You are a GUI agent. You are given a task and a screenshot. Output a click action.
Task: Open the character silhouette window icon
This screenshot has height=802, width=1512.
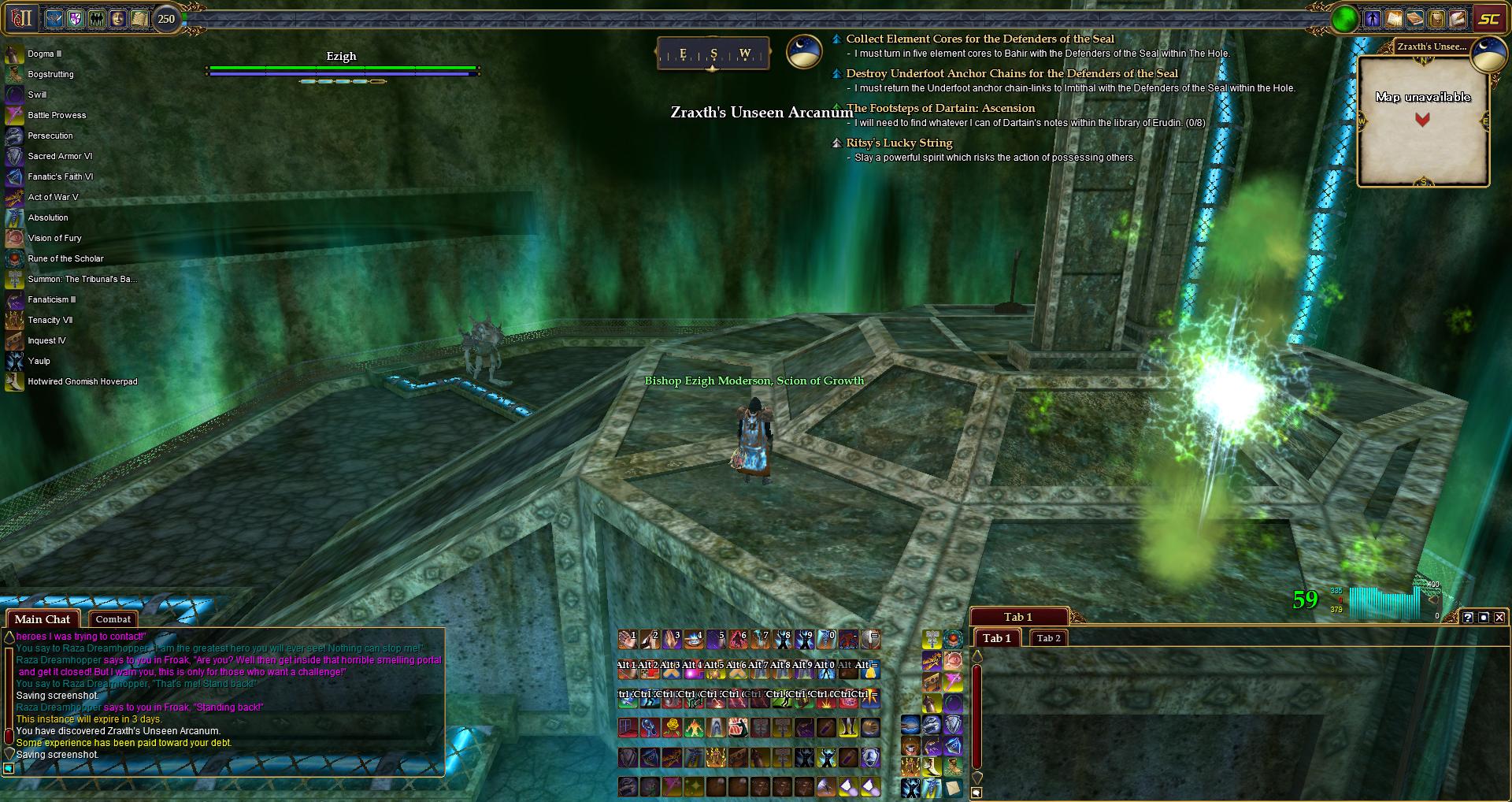(1373, 19)
